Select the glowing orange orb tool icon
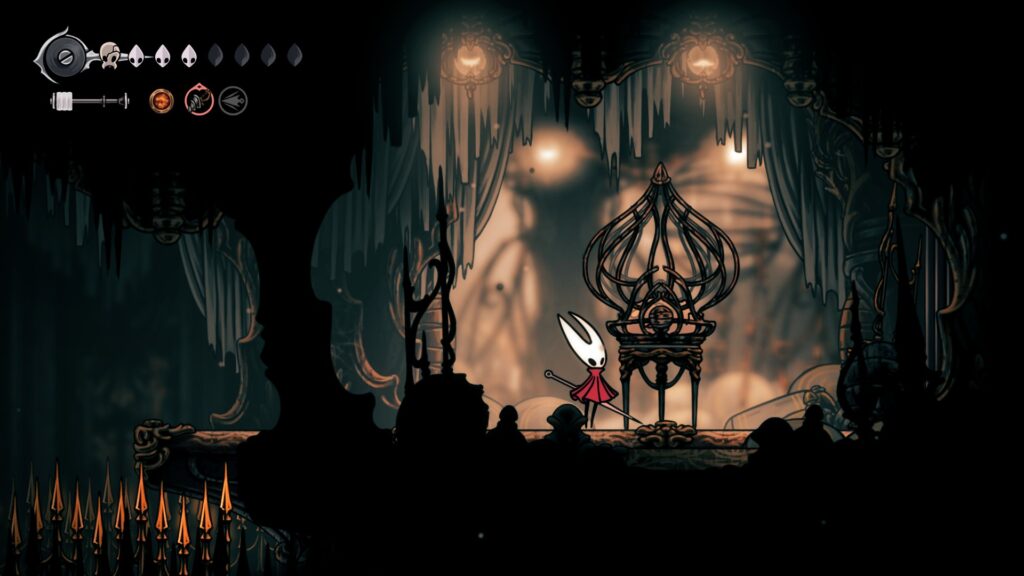This screenshot has width=1024, height=576. tap(161, 101)
